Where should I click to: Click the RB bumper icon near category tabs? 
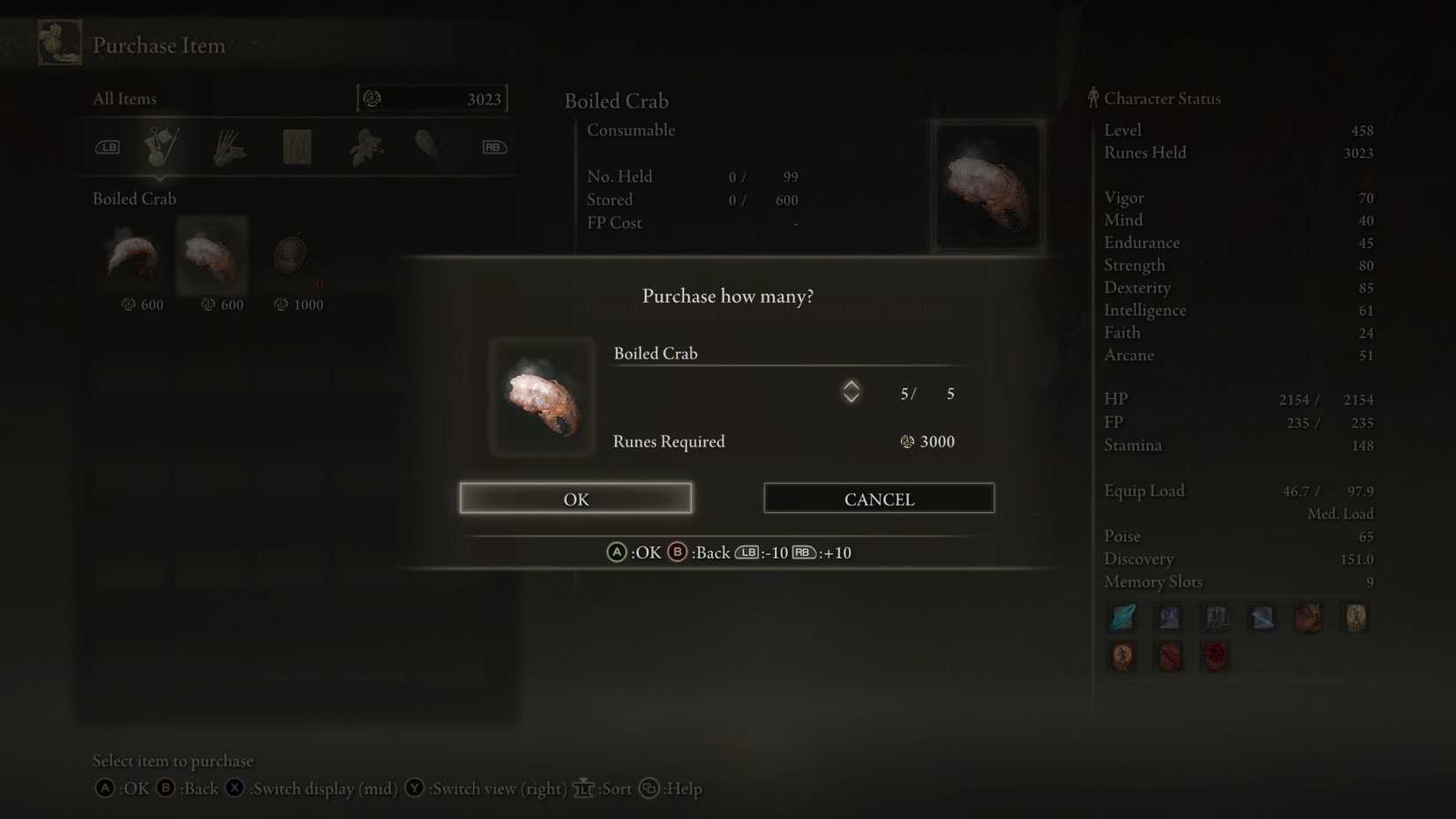493,147
